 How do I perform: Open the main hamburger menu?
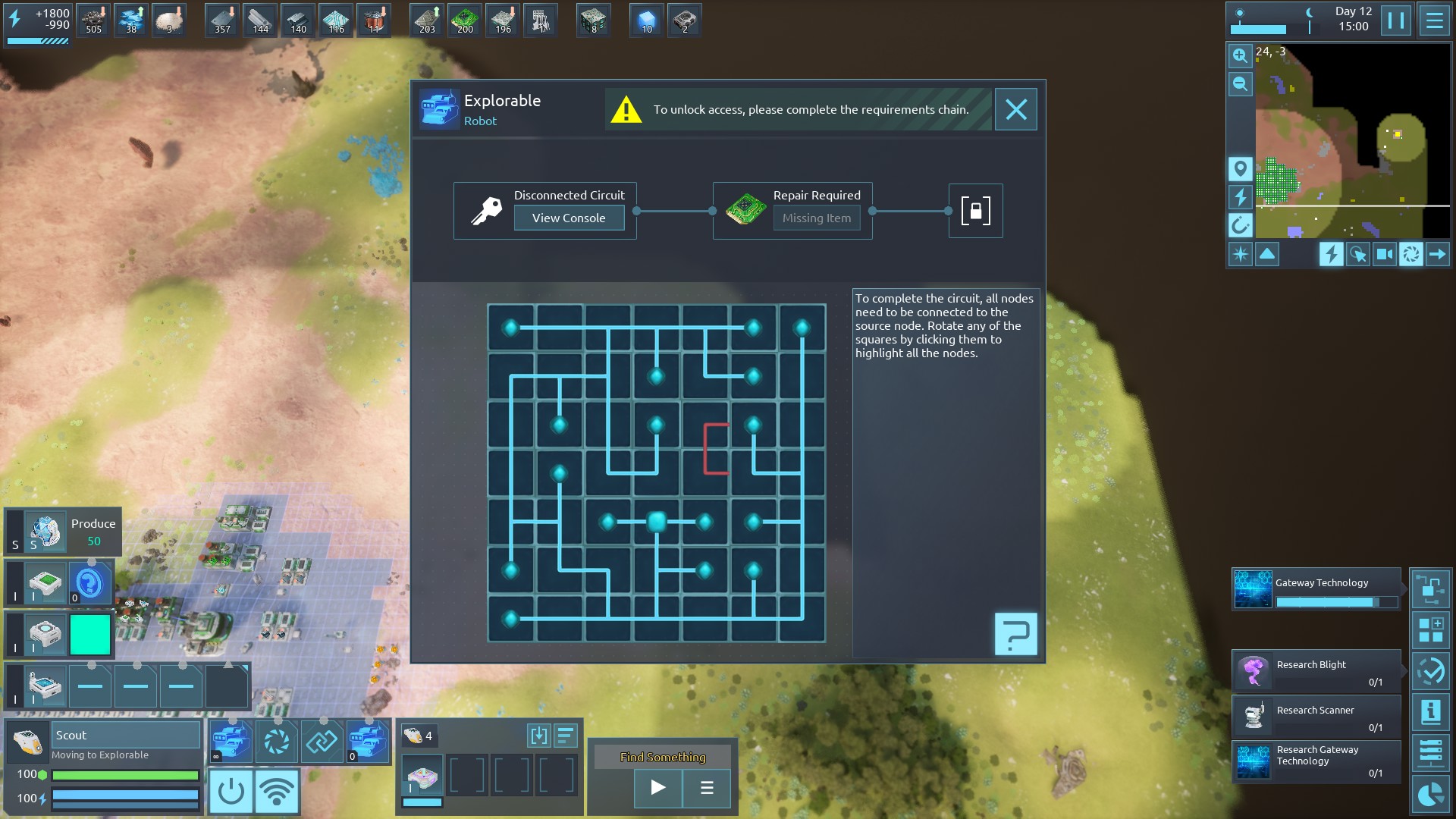click(x=1434, y=20)
